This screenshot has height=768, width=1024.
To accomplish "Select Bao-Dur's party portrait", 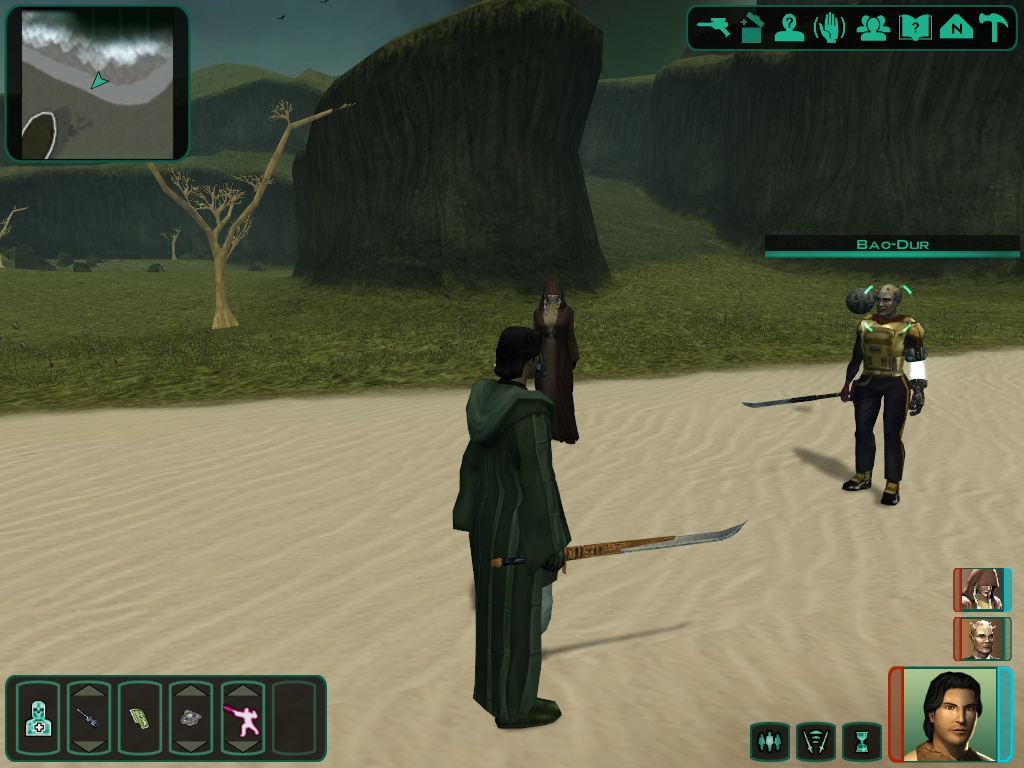I will coord(980,638).
